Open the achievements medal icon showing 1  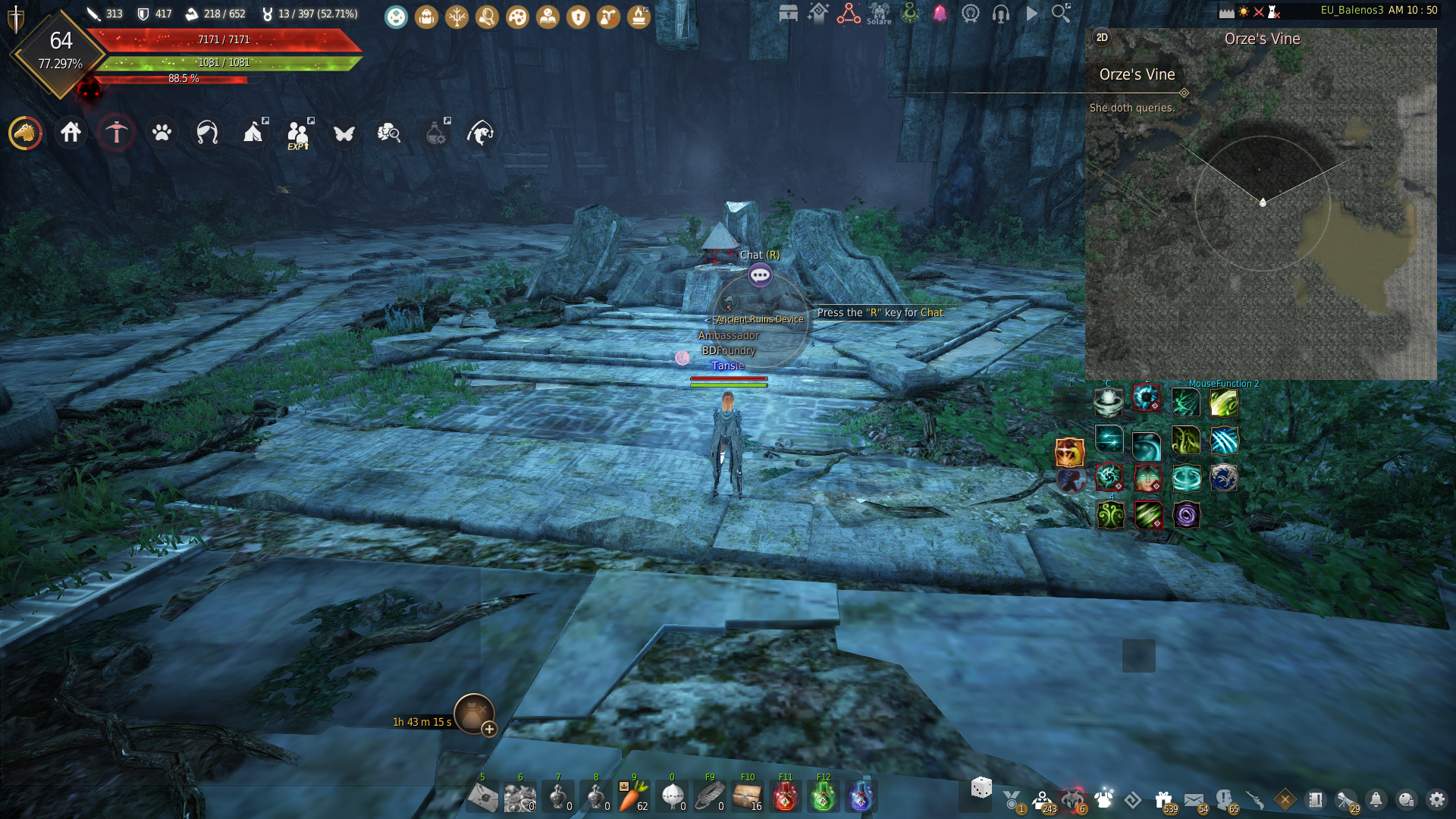1009,798
